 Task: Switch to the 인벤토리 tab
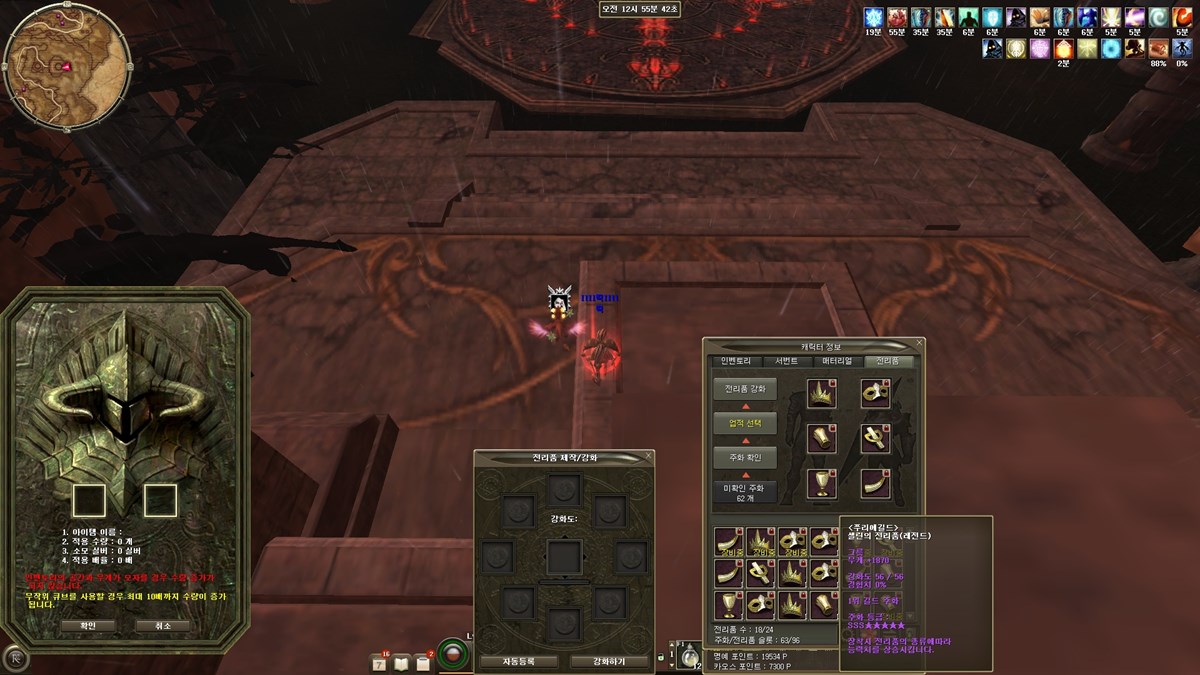point(735,361)
